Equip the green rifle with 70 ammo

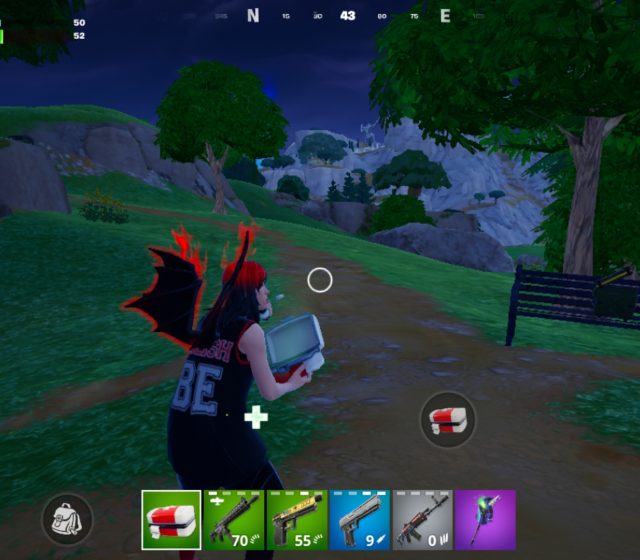[234, 519]
